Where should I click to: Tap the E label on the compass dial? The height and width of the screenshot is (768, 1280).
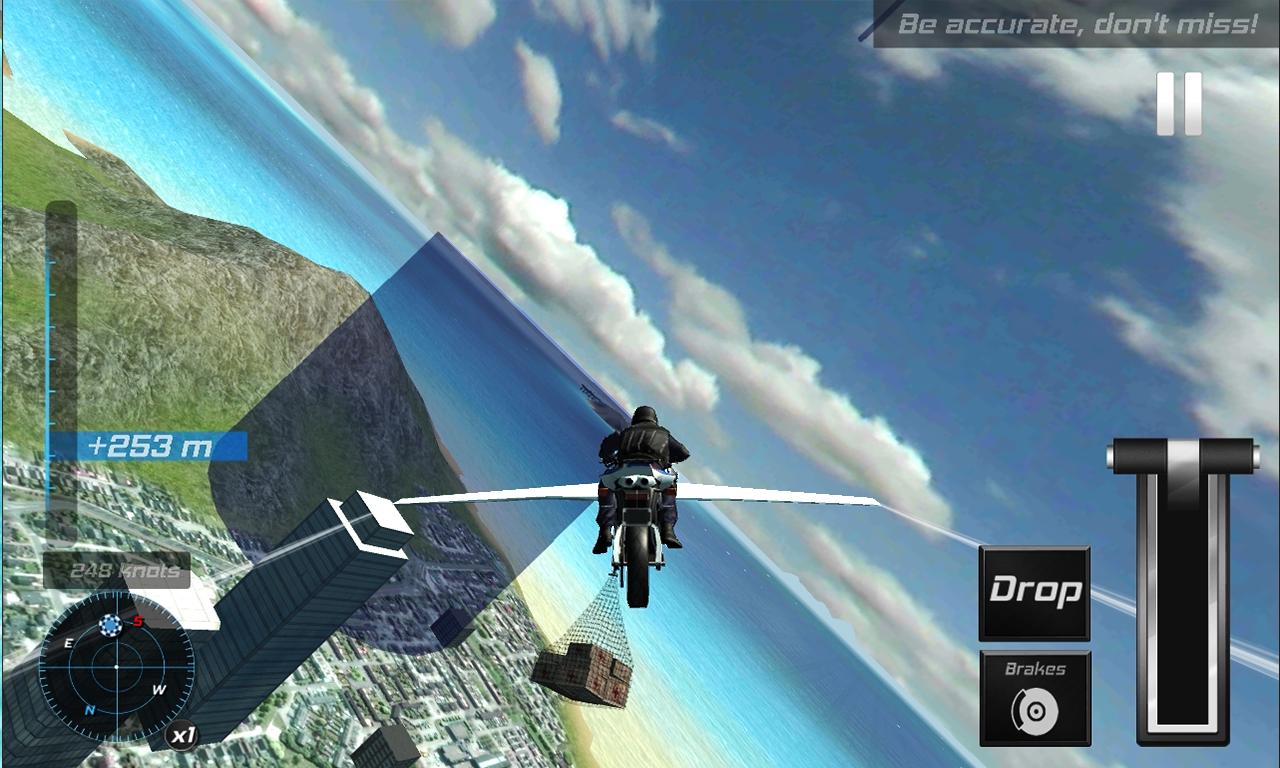tap(69, 641)
